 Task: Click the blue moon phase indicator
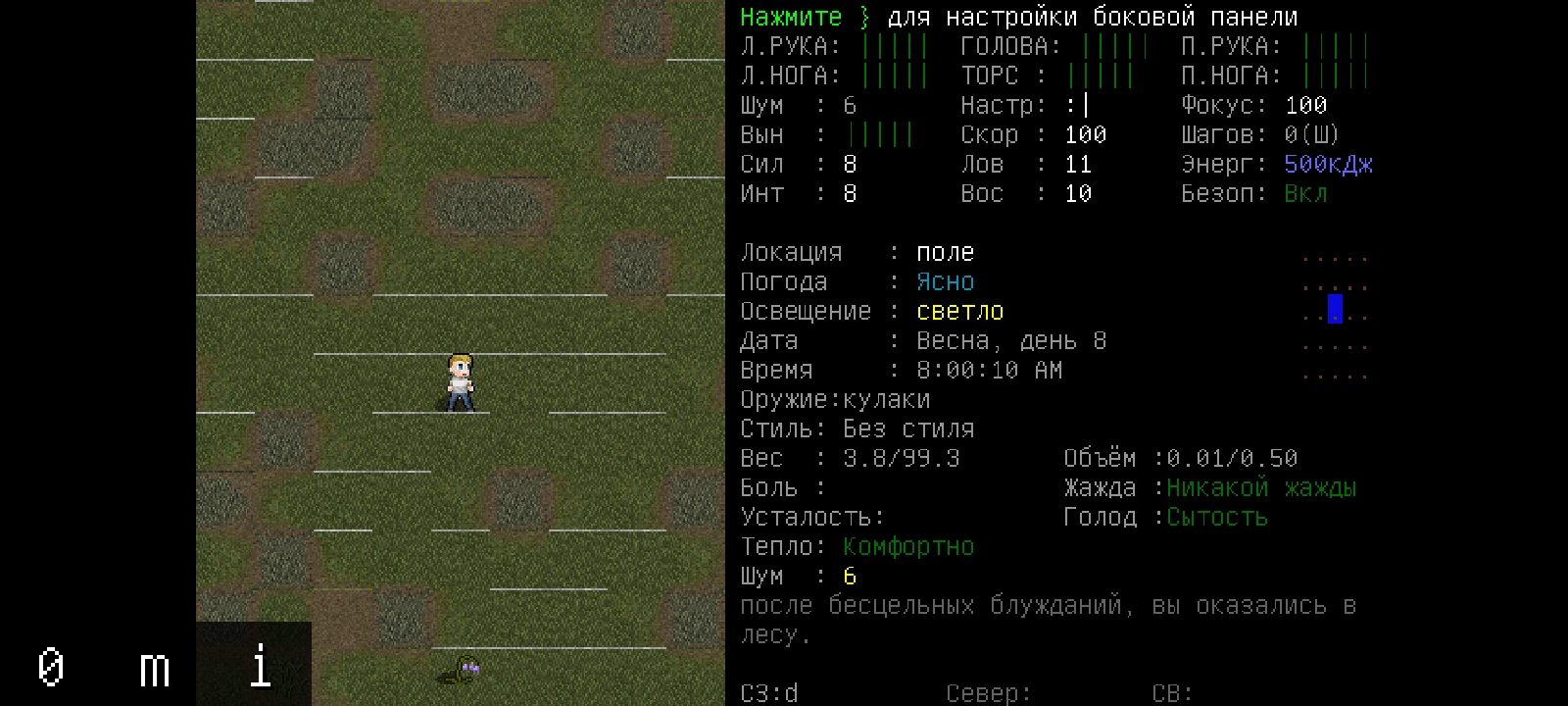(1333, 309)
